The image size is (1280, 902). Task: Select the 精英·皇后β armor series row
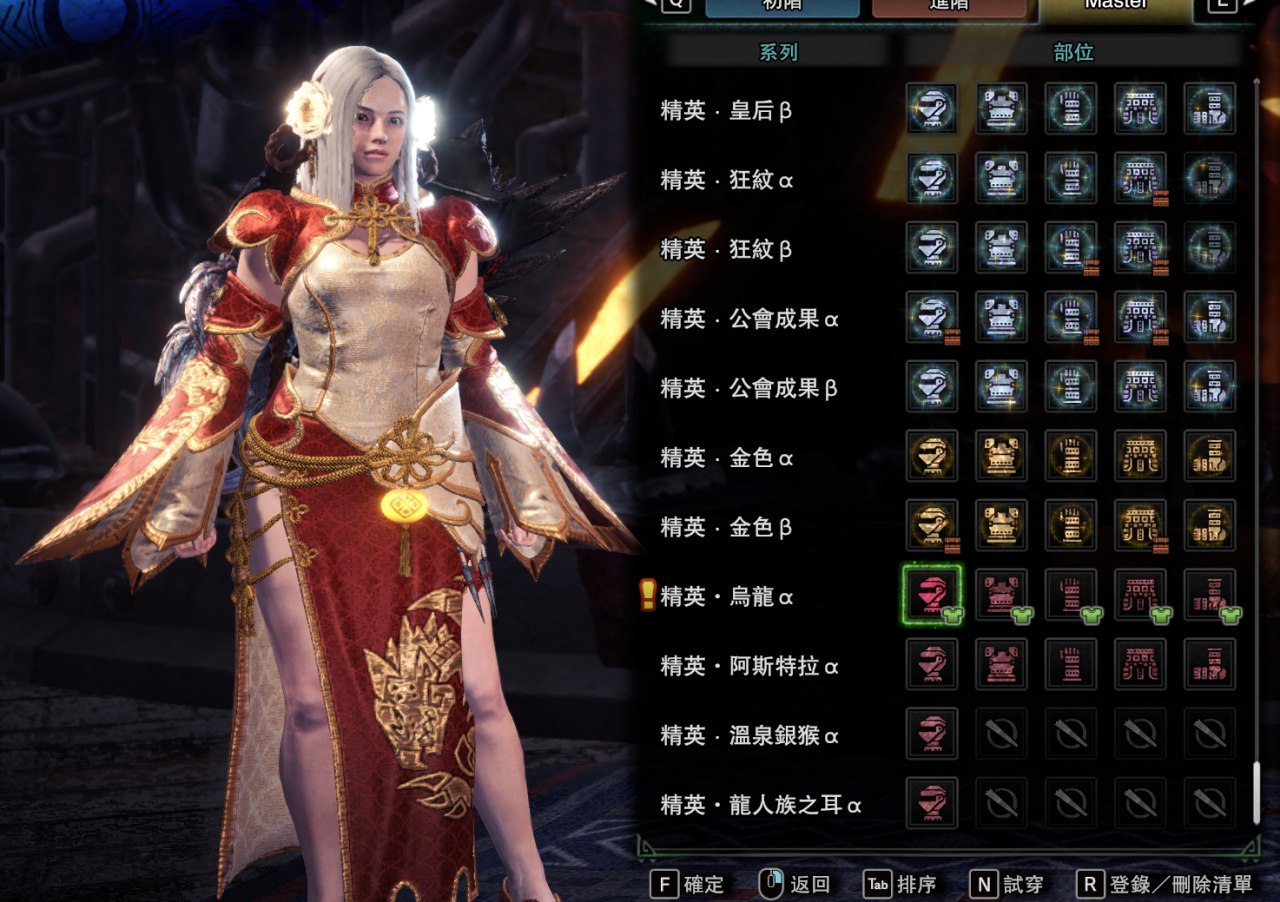(x=726, y=110)
